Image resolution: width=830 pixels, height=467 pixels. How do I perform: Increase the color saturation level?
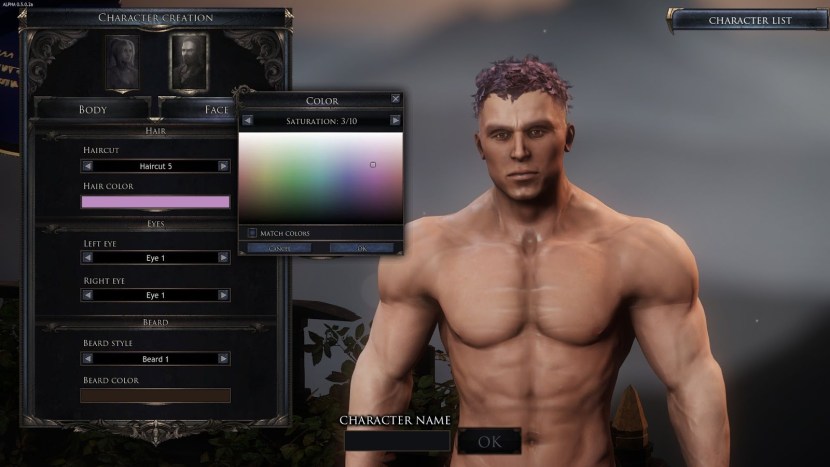pyautogui.click(x=395, y=120)
